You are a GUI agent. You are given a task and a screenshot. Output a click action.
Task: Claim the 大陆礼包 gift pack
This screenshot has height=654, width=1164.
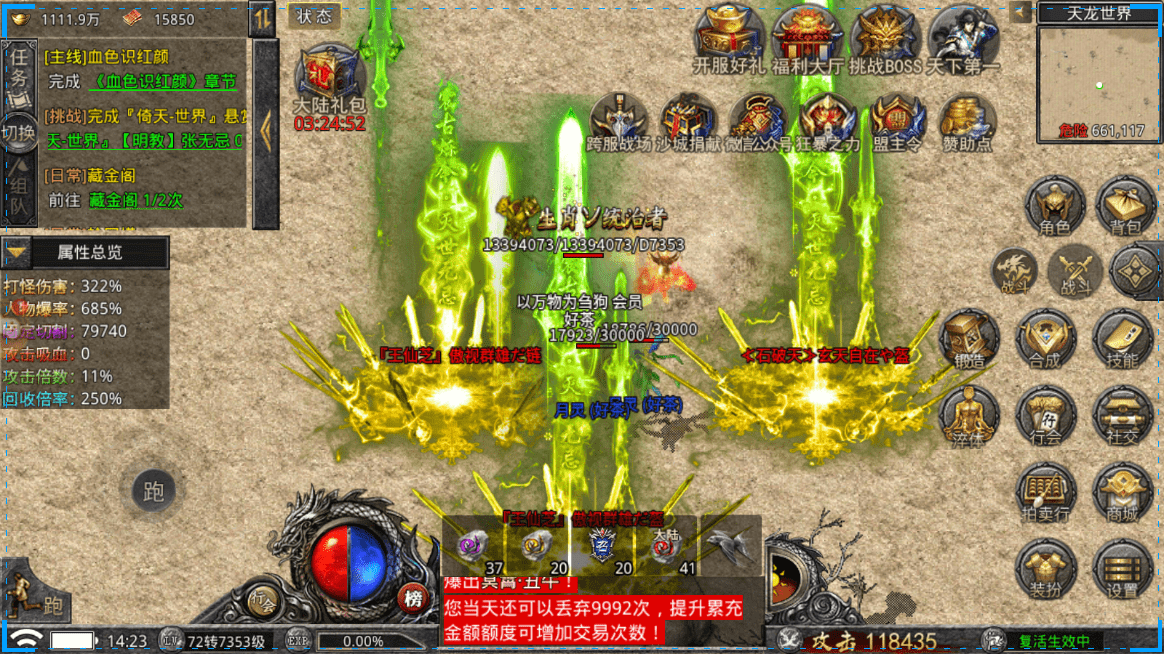click(329, 76)
